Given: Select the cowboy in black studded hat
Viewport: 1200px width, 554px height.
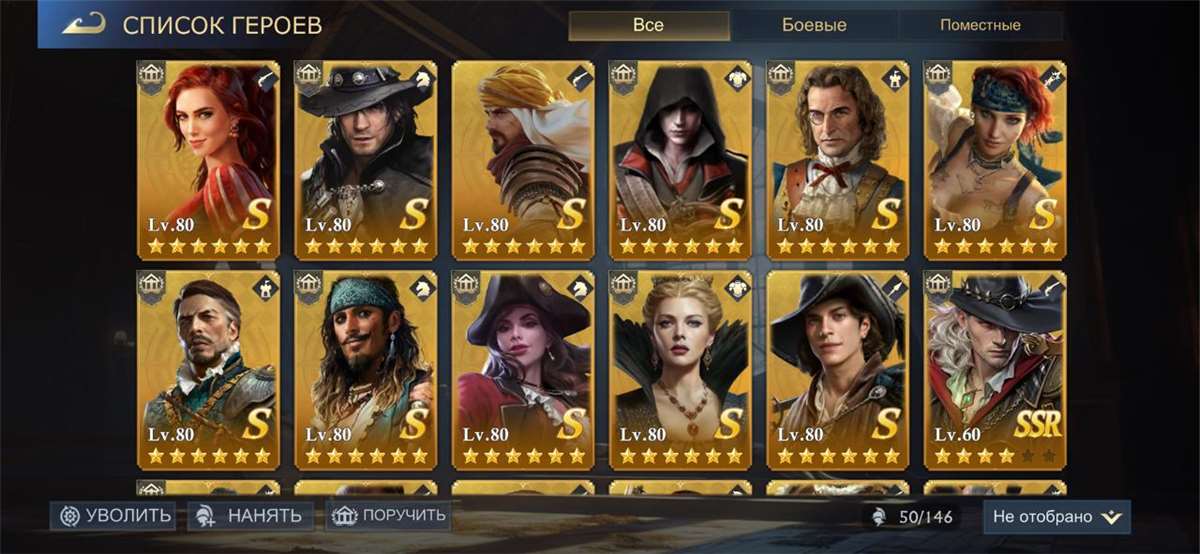Looking at the screenshot, I should coord(366,160).
